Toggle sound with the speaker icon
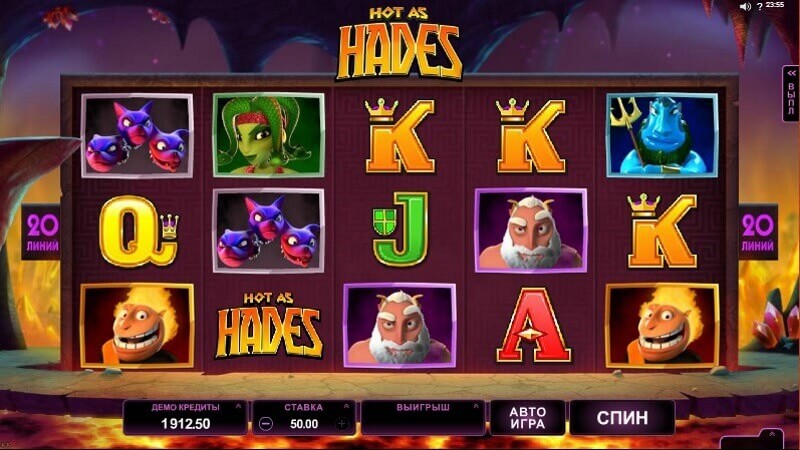 pyautogui.click(x=744, y=6)
